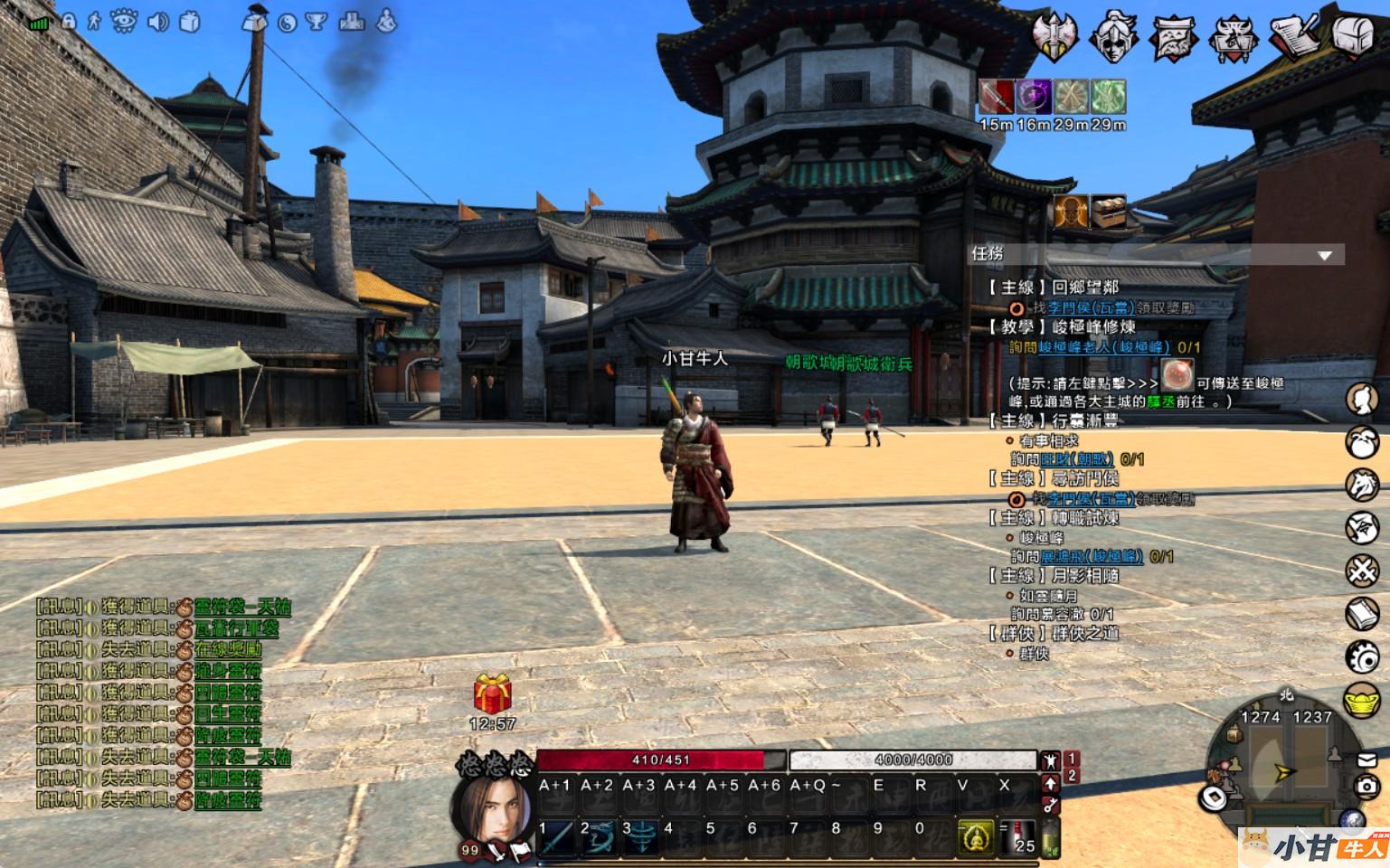Open the gold ingot shop button
This screenshot has width=1390, height=868.
1362,701
